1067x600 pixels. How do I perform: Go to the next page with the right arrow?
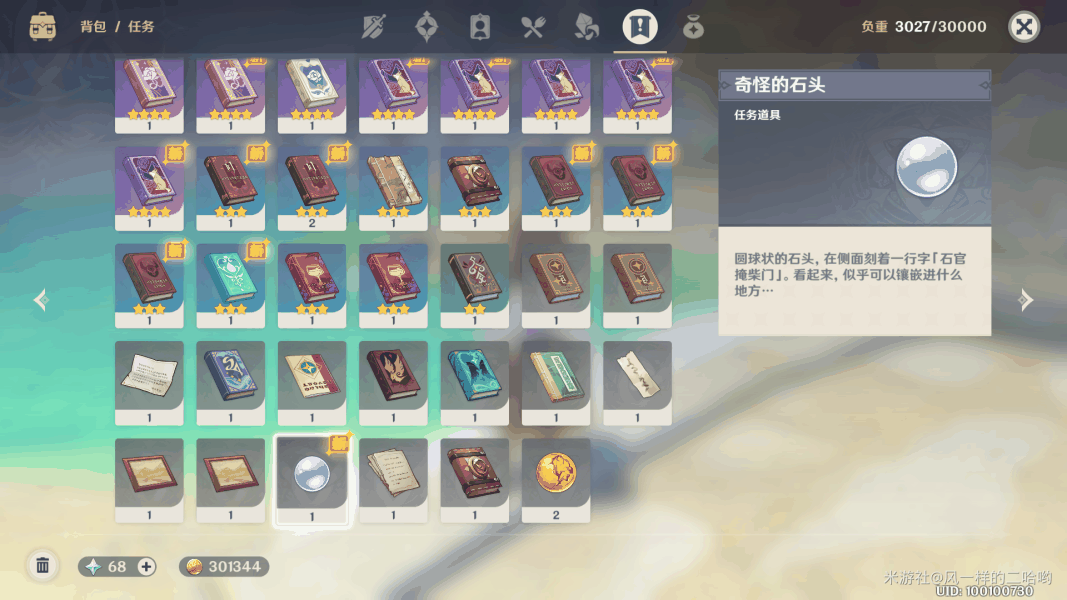click(1025, 300)
